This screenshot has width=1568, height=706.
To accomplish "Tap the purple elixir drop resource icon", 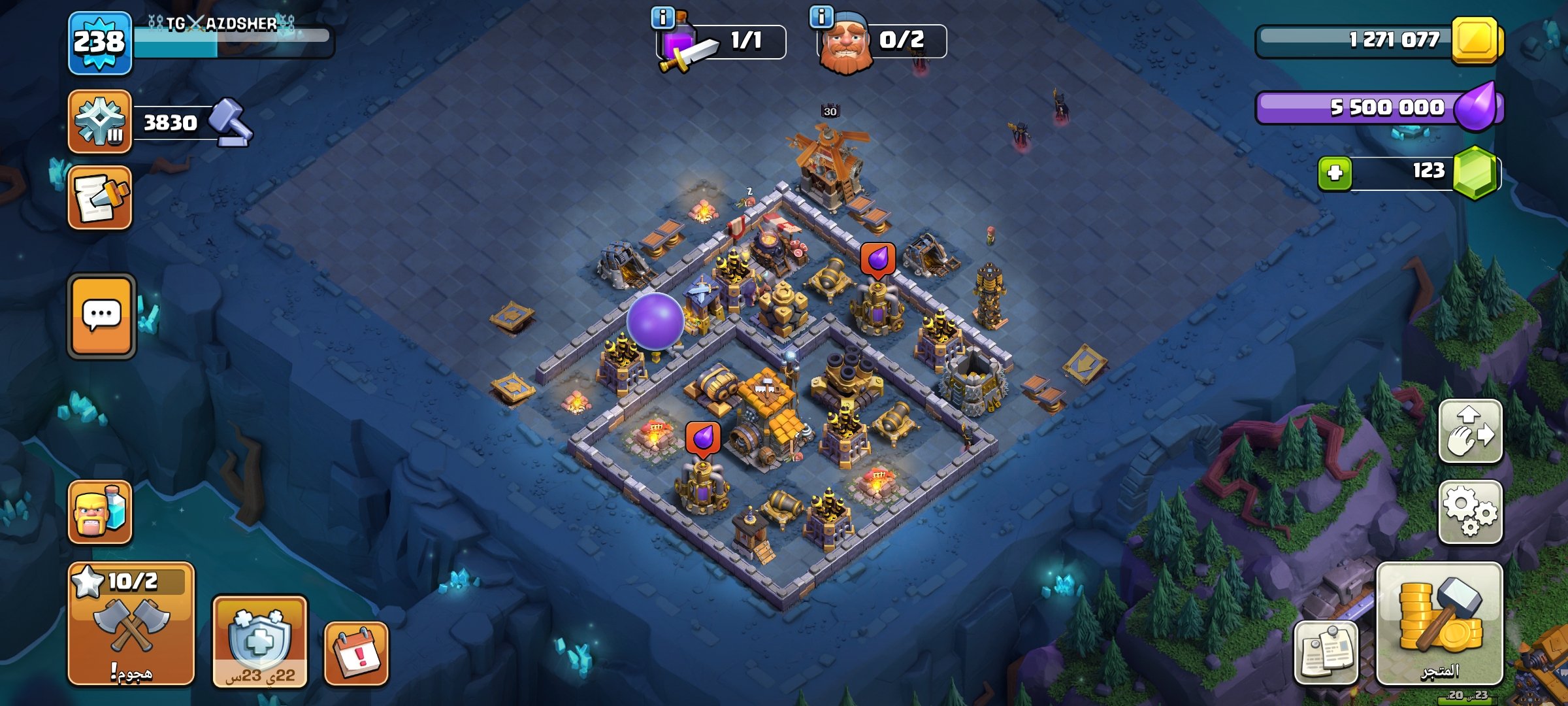I will coord(1476,107).
